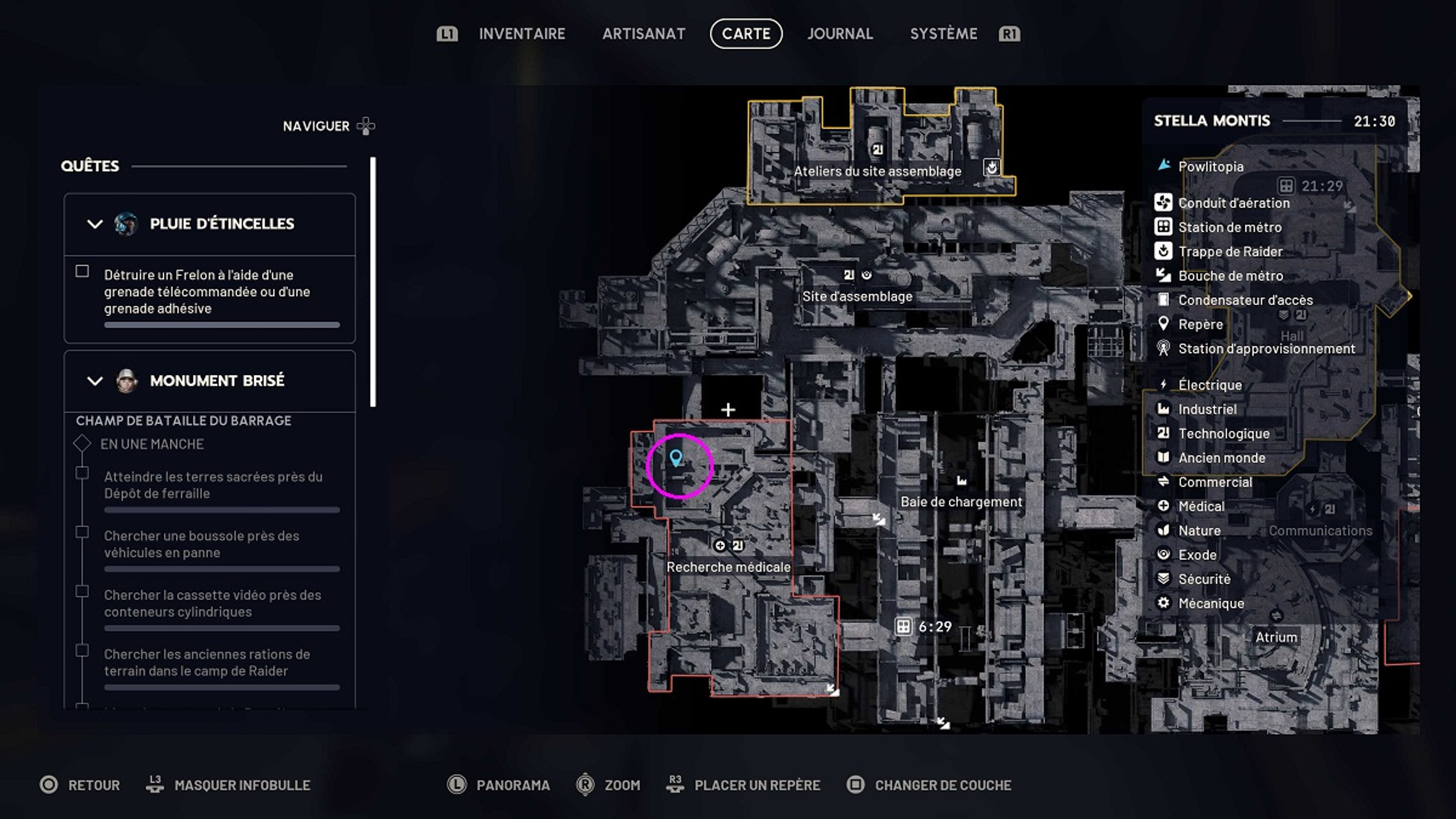Select the Conduit d'aération legend icon
This screenshot has width=1456, height=819.
click(x=1164, y=203)
